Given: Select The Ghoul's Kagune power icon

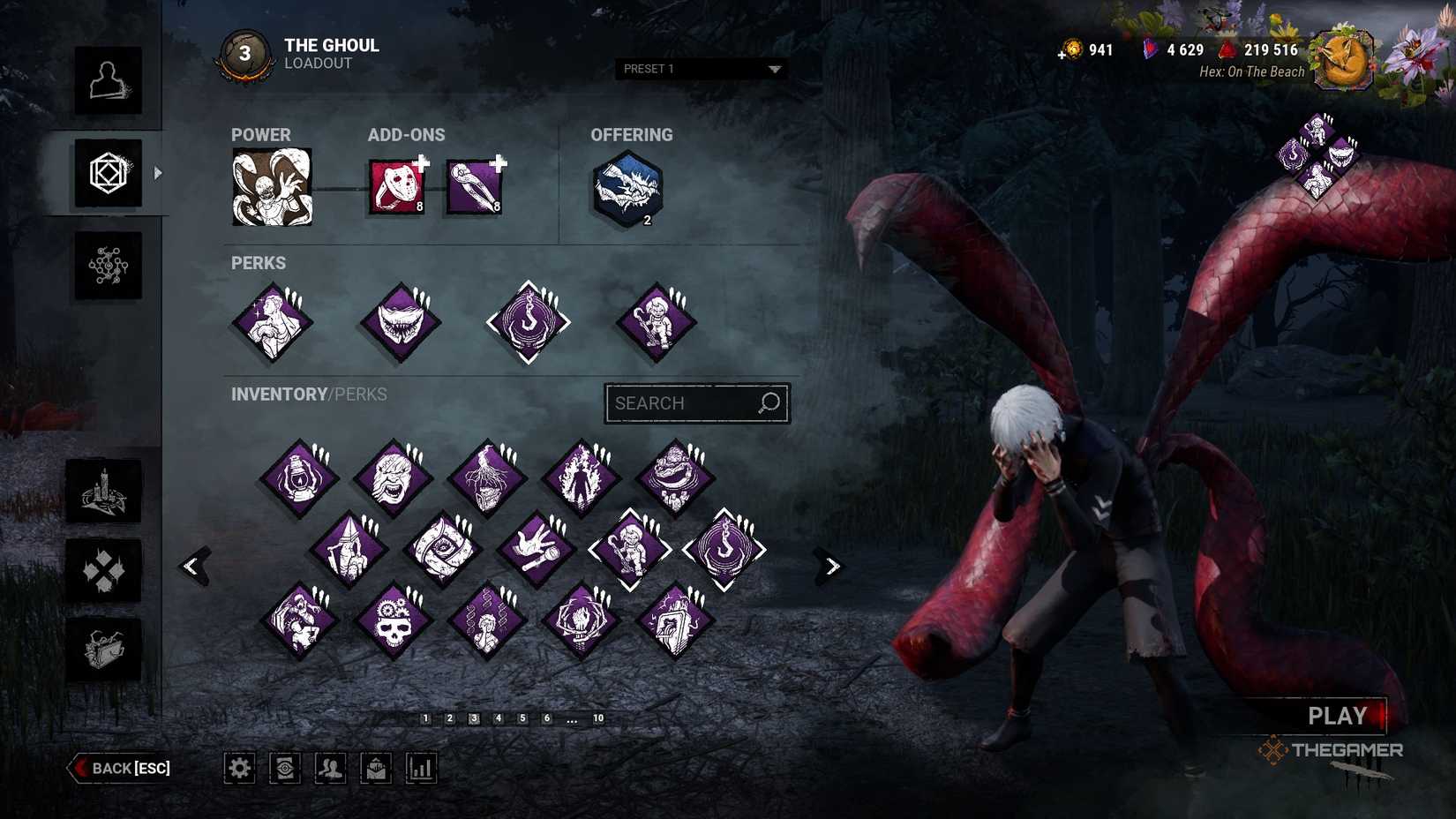Looking at the screenshot, I should (272, 186).
